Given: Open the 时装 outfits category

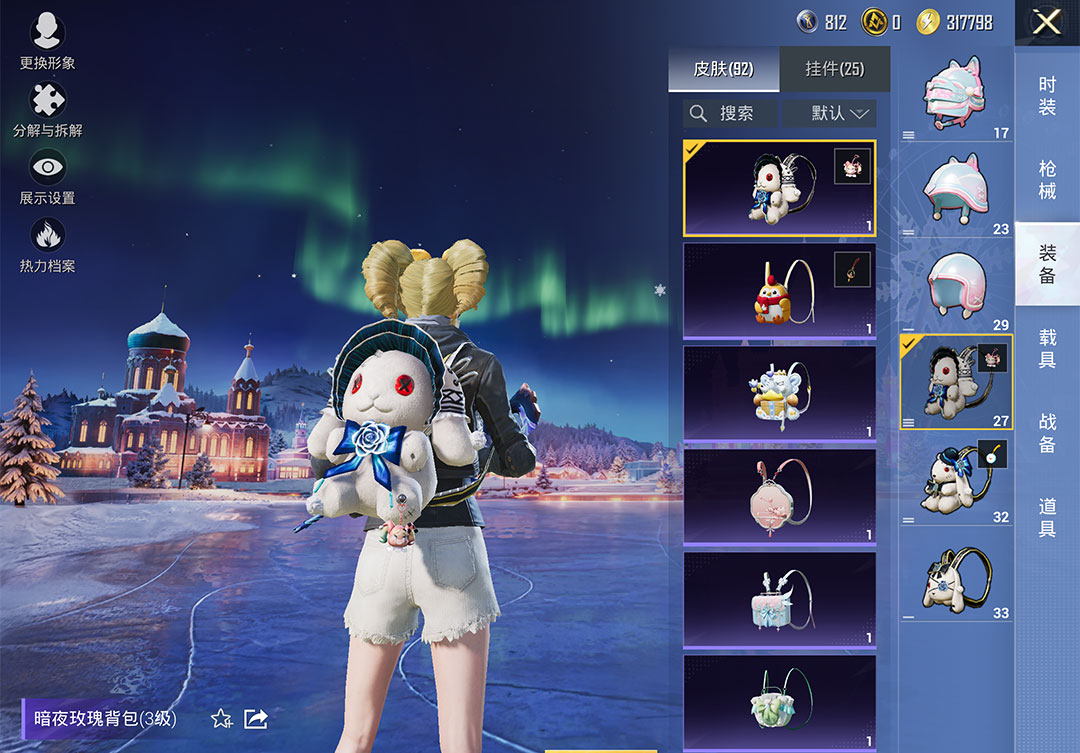Looking at the screenshot, I should [1047, 96].
